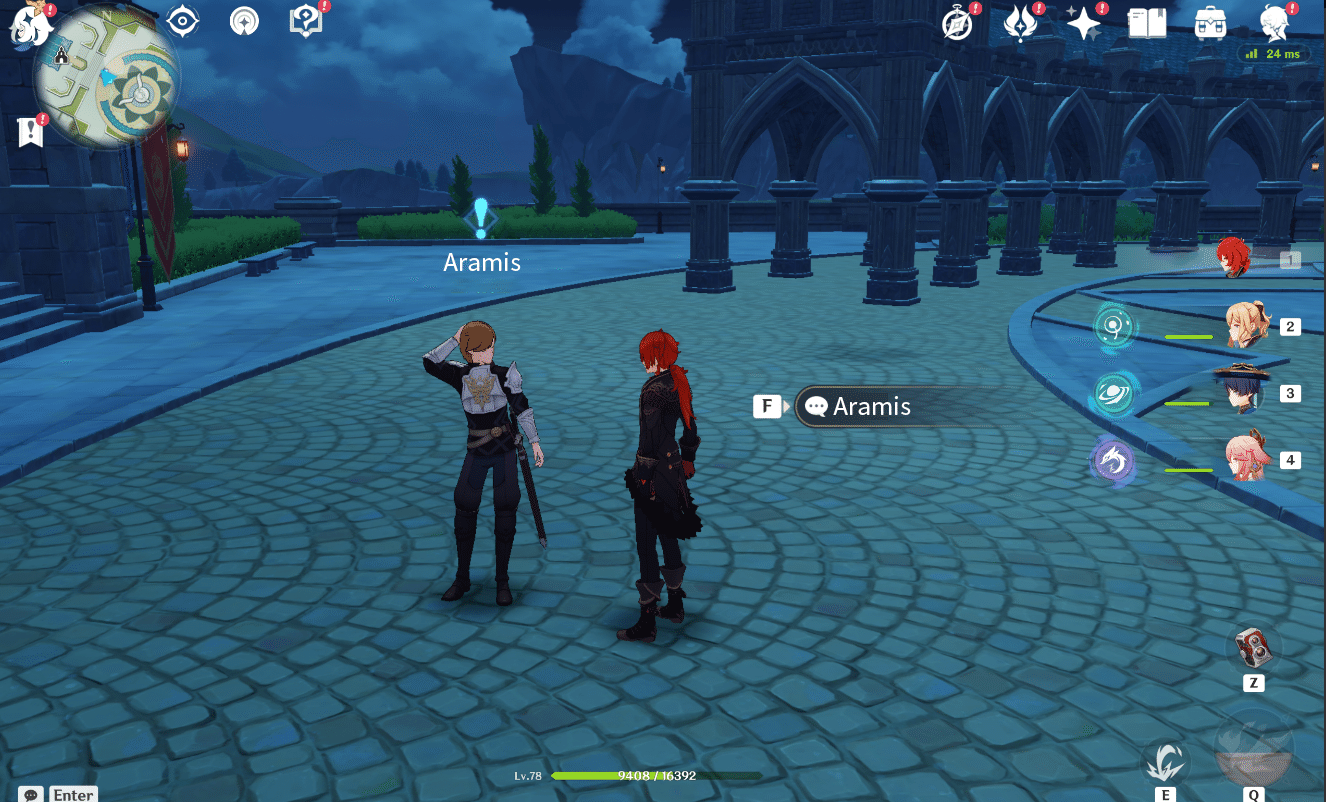Open the quest exclamation icon below minimap
This screenshot has width=1326, height=802.
(30, 131)
